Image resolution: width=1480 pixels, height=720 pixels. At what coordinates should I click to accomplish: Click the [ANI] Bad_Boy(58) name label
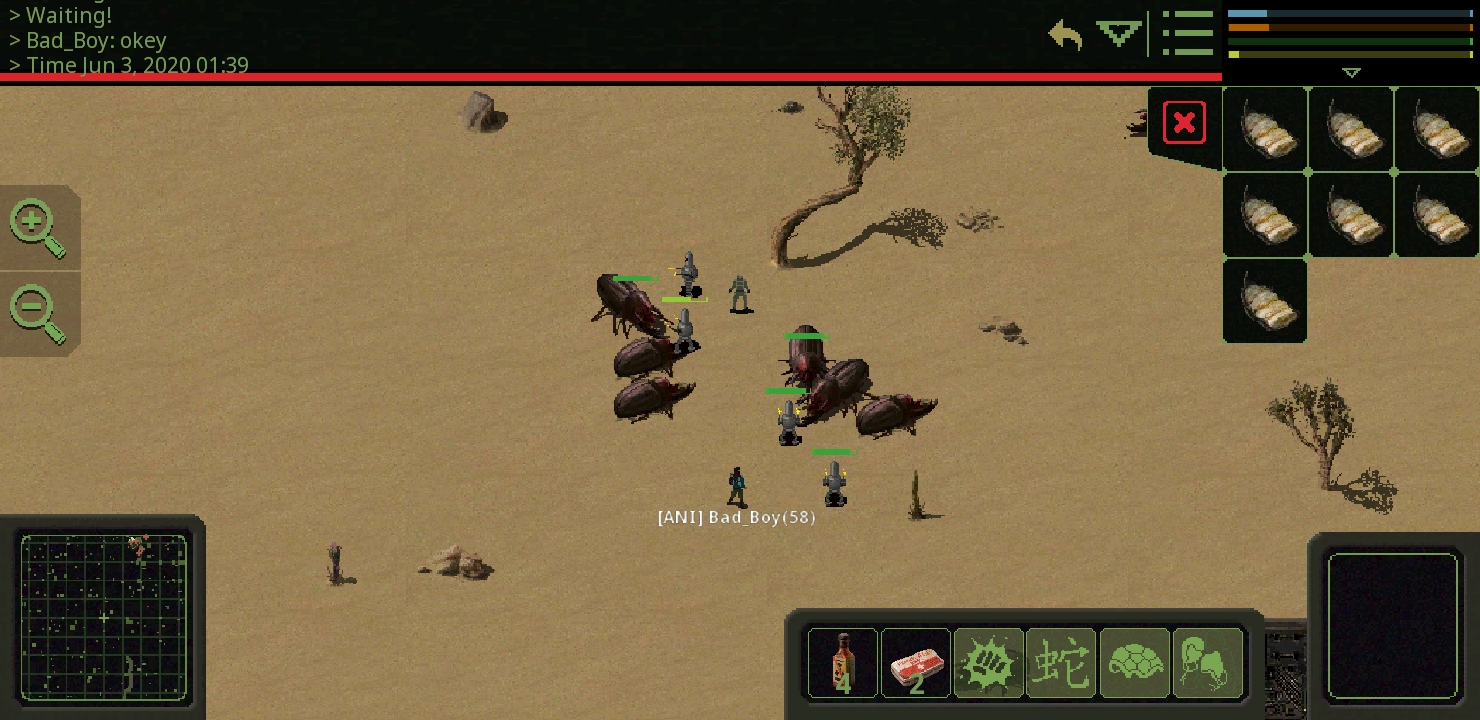pyautogui.click(x=736, y=517)
